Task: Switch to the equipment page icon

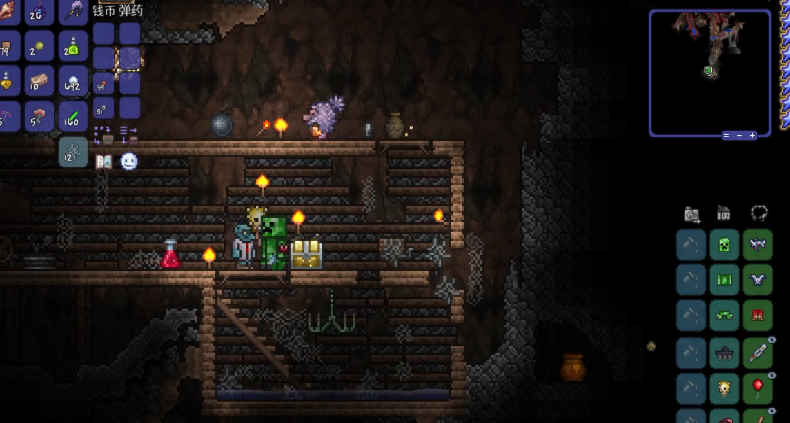Action: click(759, 213)
